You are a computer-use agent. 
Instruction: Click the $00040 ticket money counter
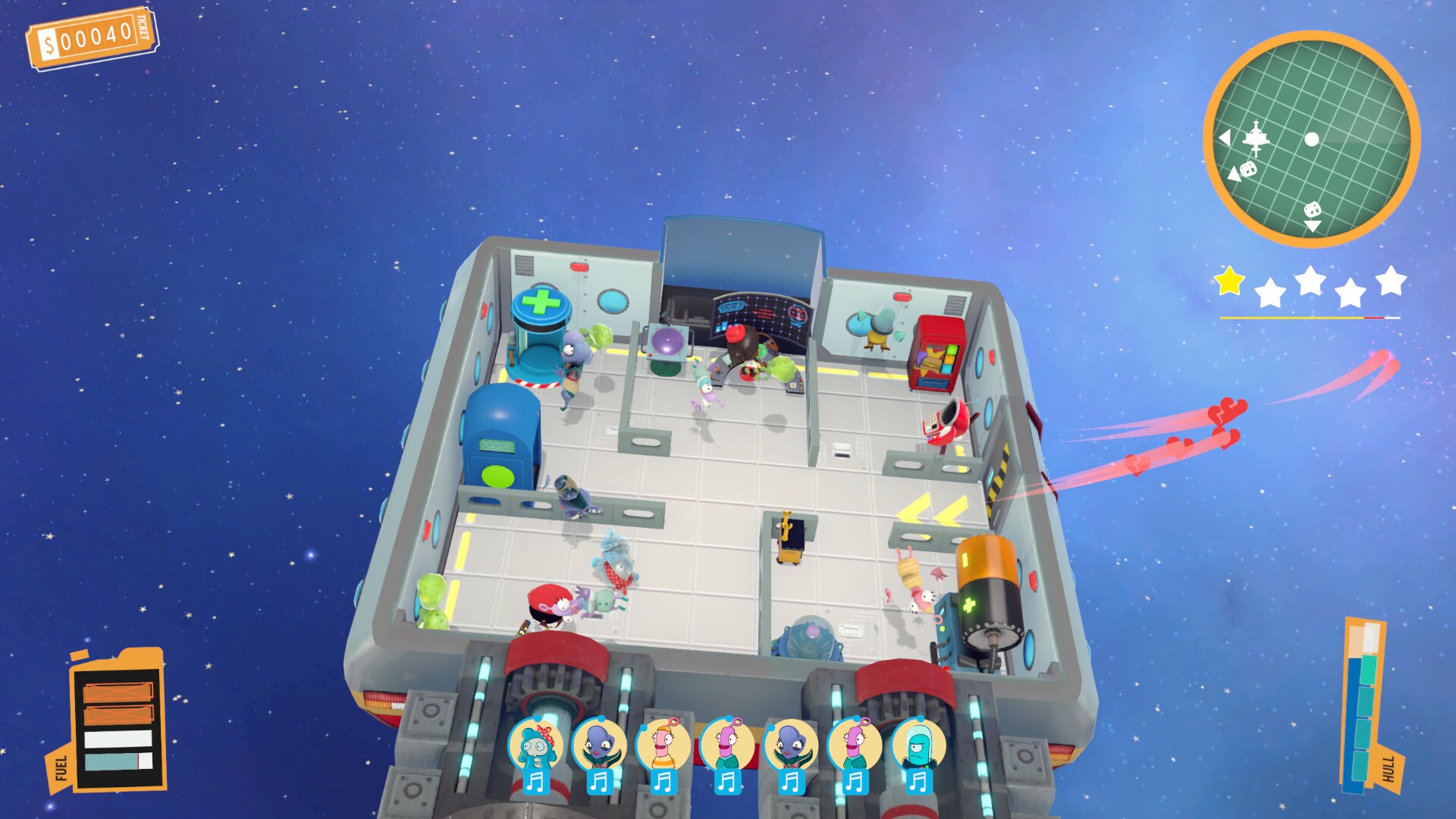click(x=91, y=34)
